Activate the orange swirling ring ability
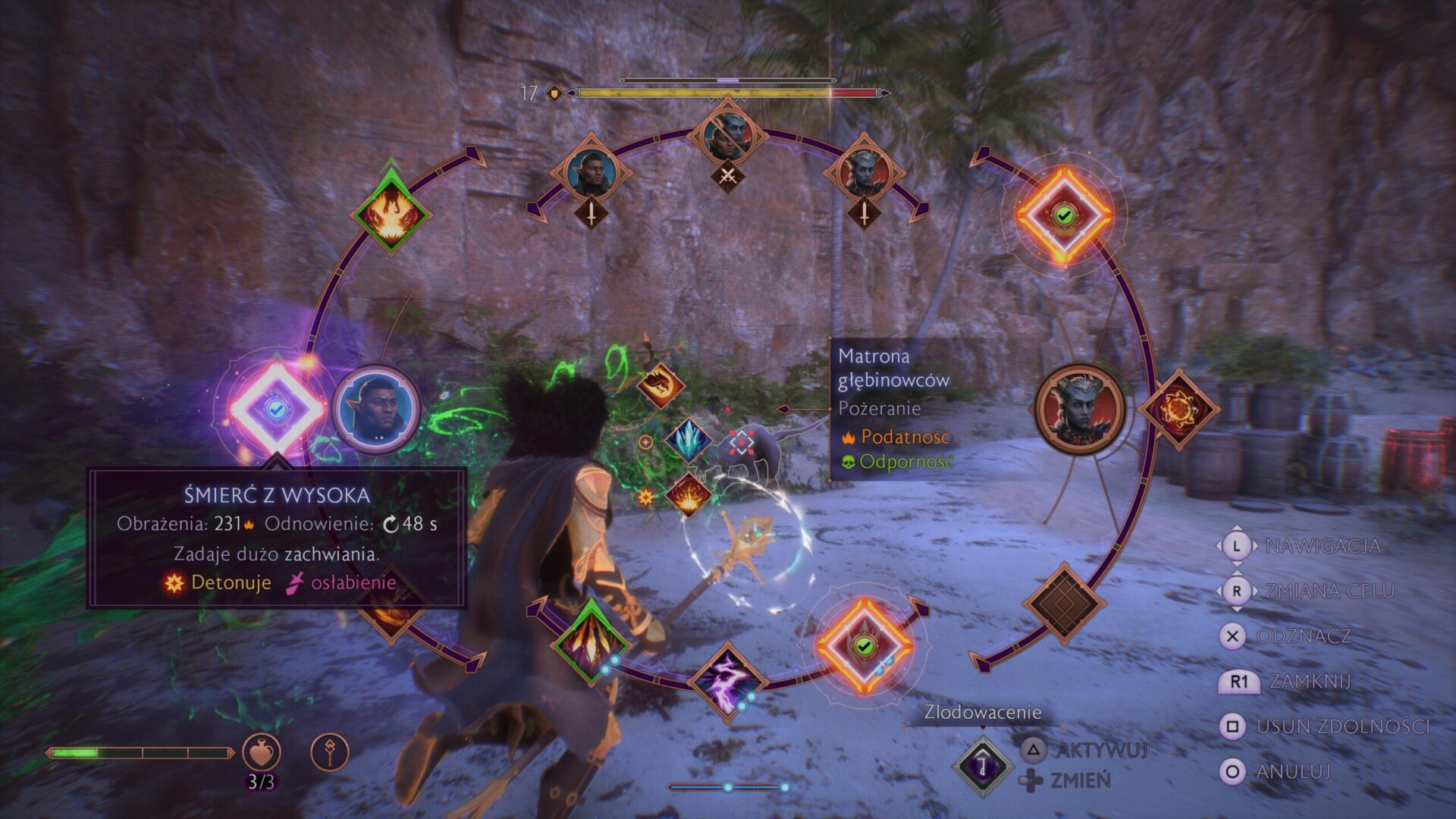Screen dimensions: 1456x819 click(x=1178, y=409)
